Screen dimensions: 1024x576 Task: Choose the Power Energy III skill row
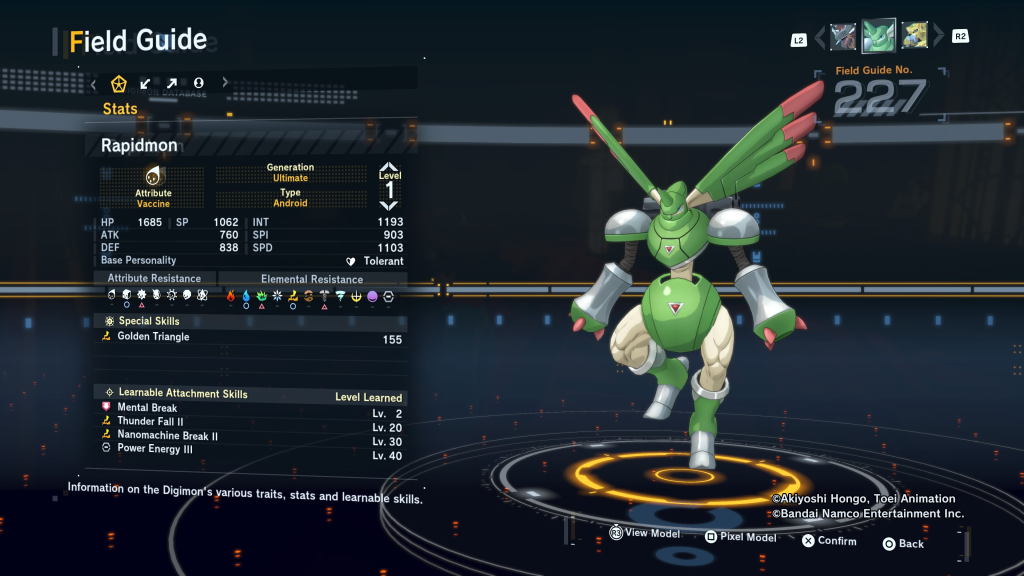tap(252, 450)
